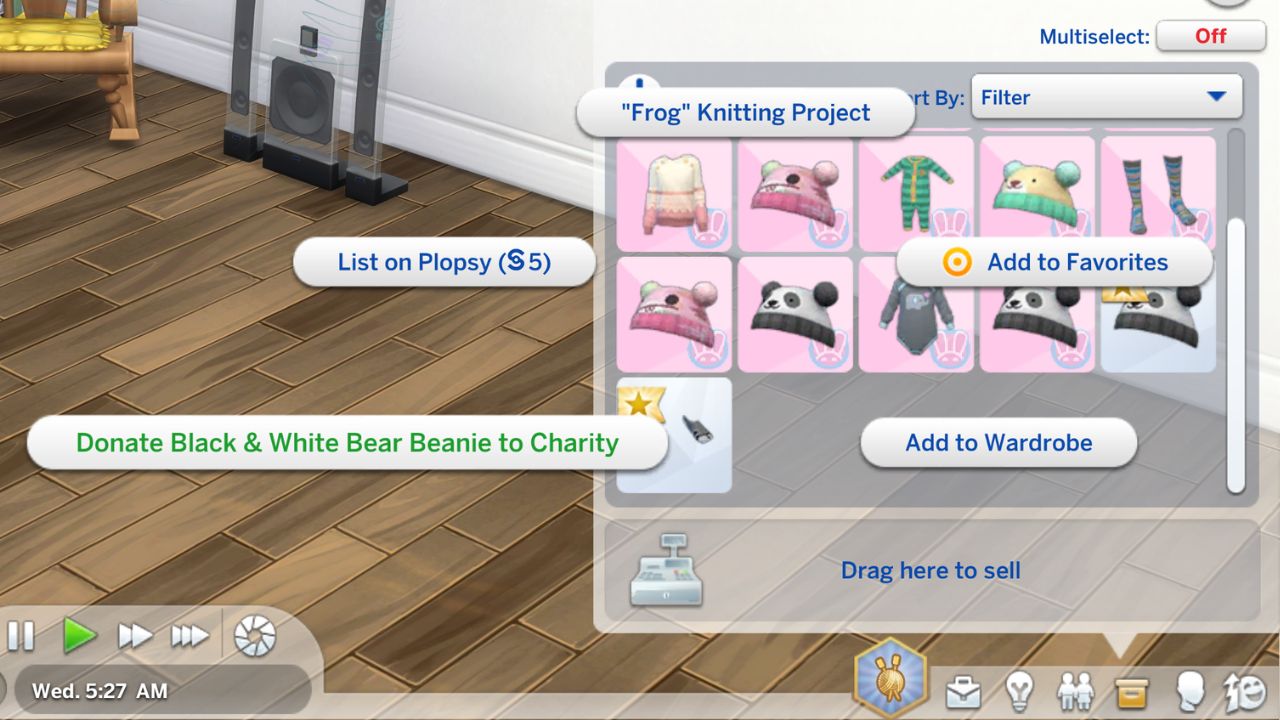Select the green knitted onesie thumbnail
This screenshot has width=1280, height=720.
coord(915,192)
